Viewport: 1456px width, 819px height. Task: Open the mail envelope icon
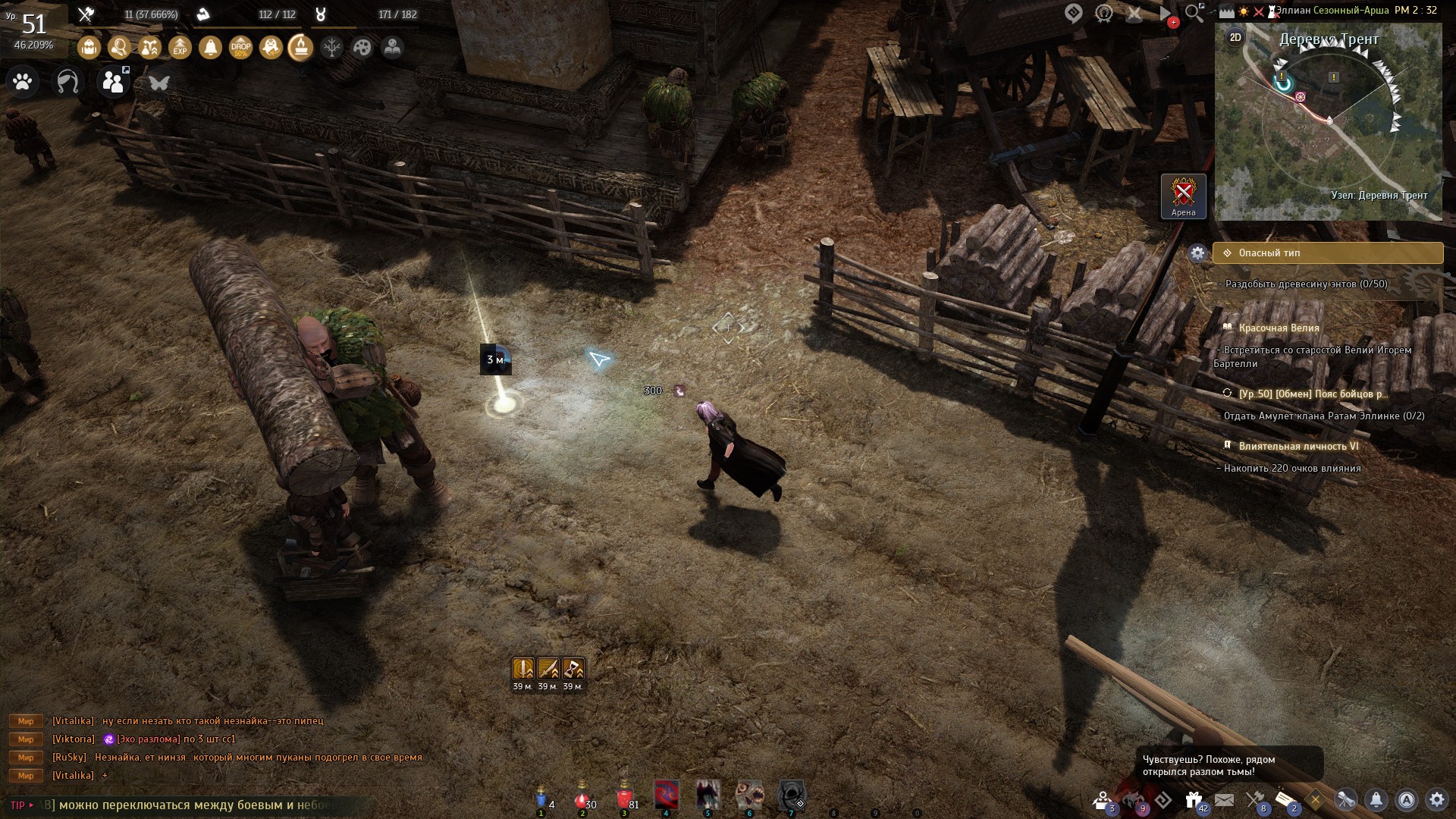[1224, 799]
